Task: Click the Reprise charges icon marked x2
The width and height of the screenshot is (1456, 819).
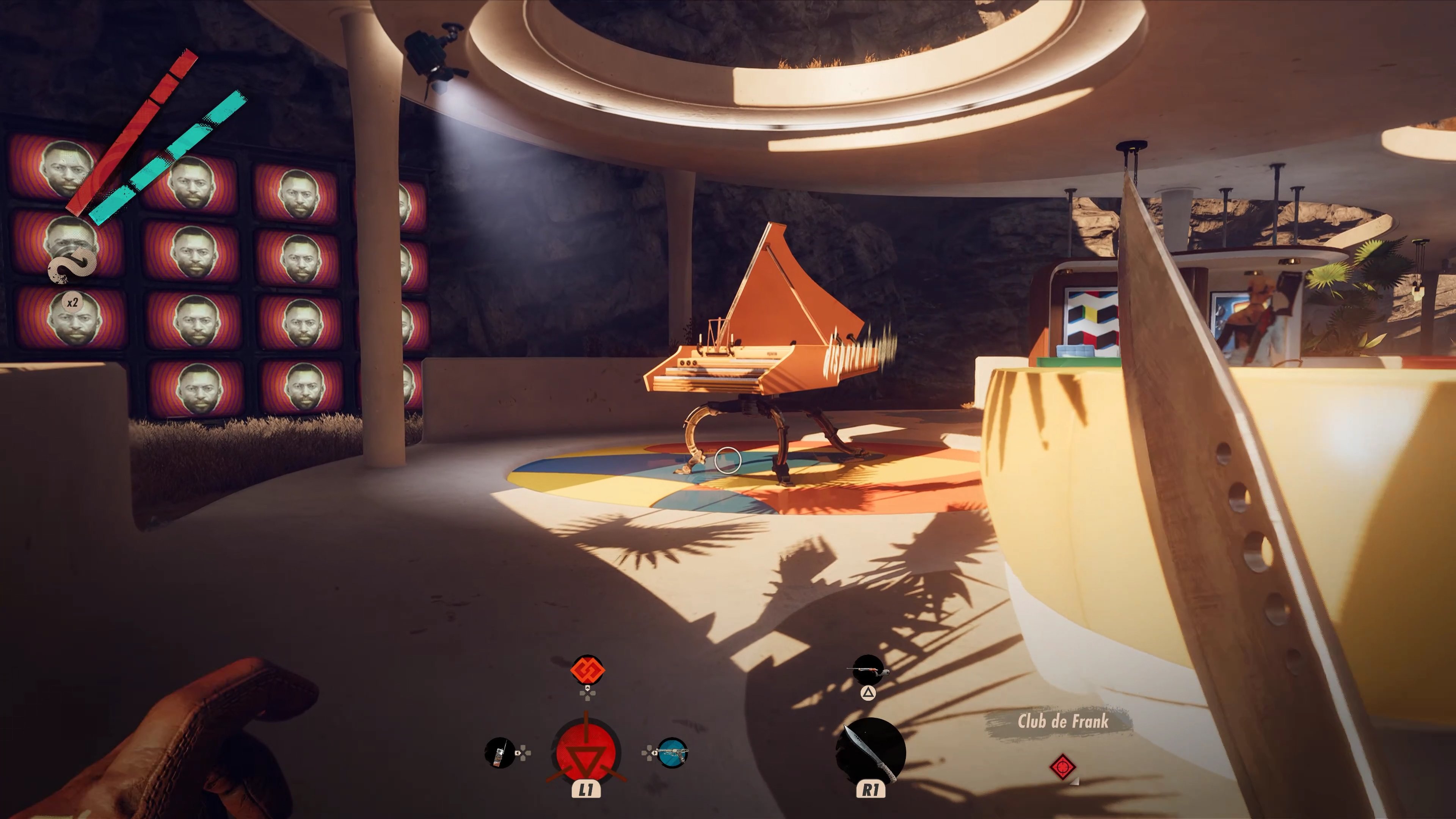Action: pos(72,303)
